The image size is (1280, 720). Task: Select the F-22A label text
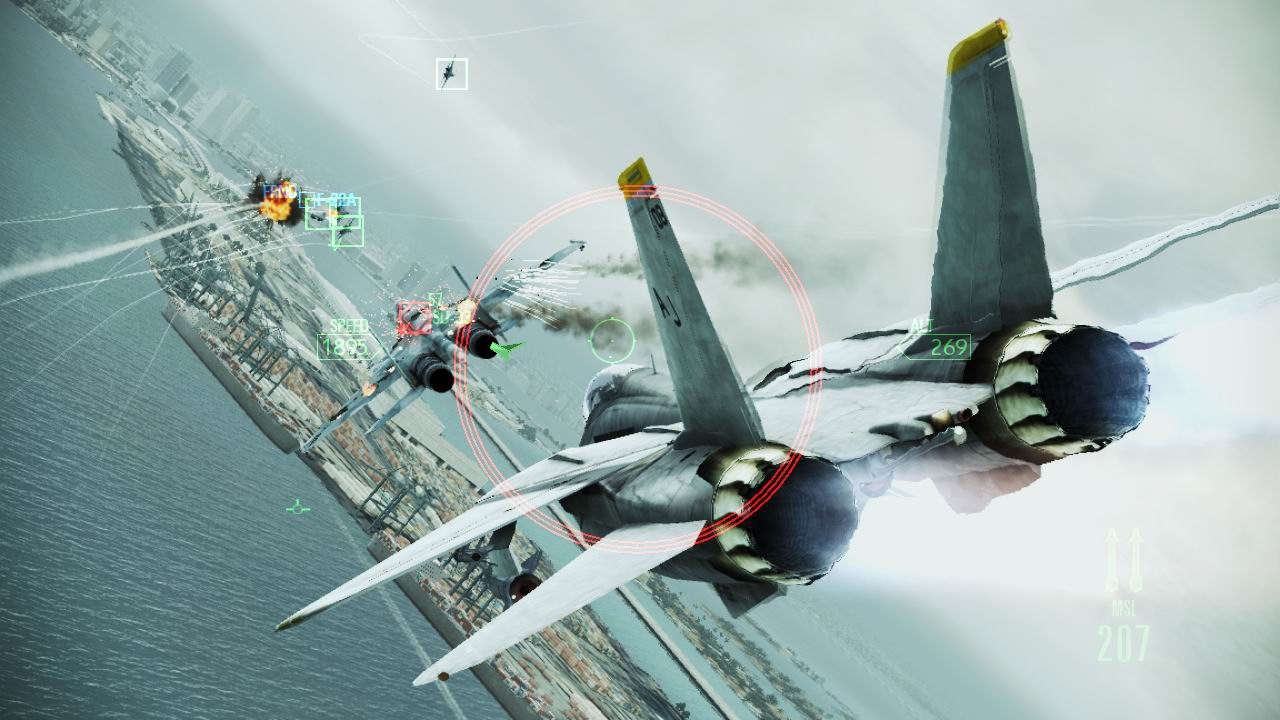click(x=336, y=200)
